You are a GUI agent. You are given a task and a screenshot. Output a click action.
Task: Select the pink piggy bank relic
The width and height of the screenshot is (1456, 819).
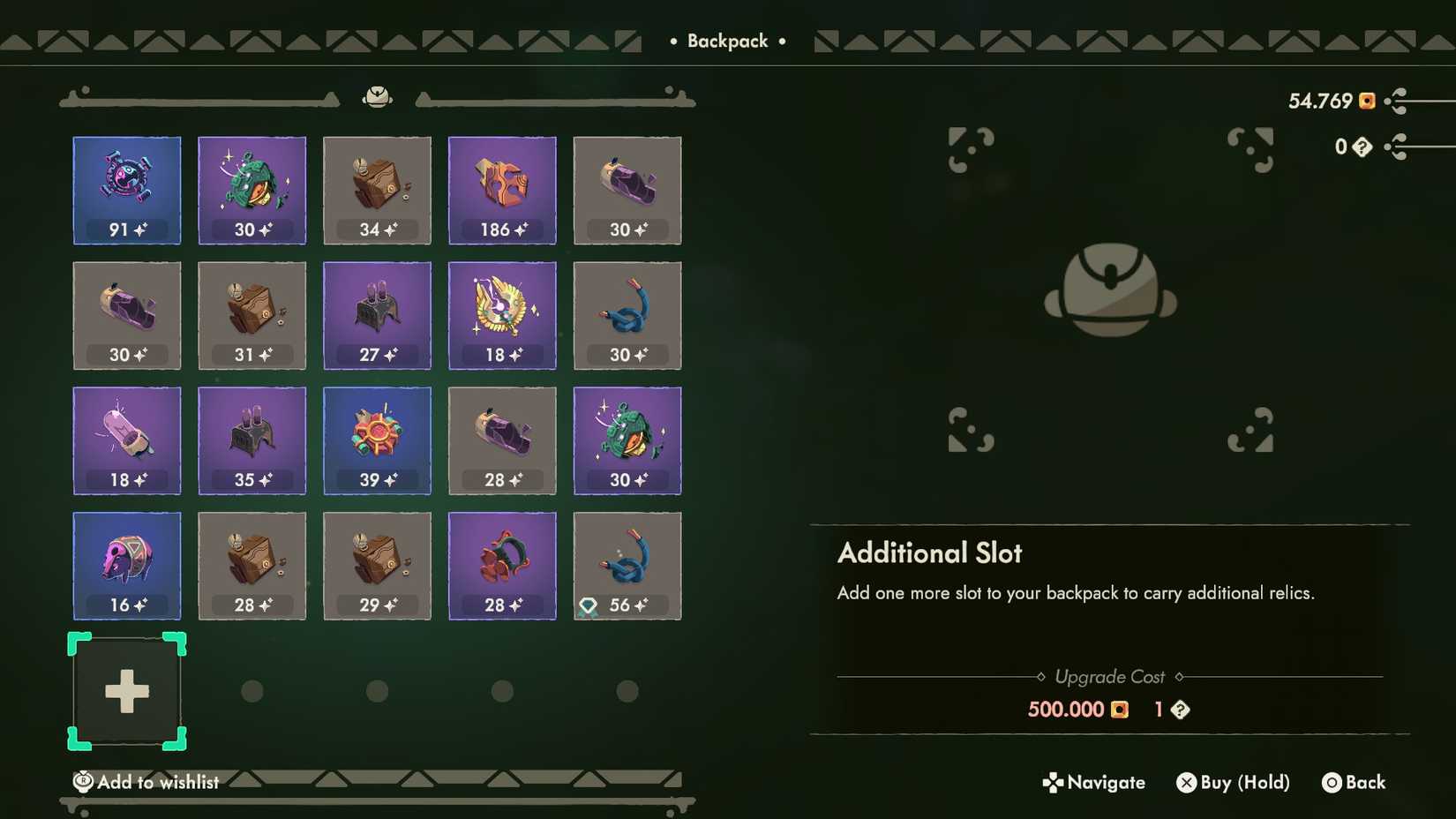[x=126, y=566]
